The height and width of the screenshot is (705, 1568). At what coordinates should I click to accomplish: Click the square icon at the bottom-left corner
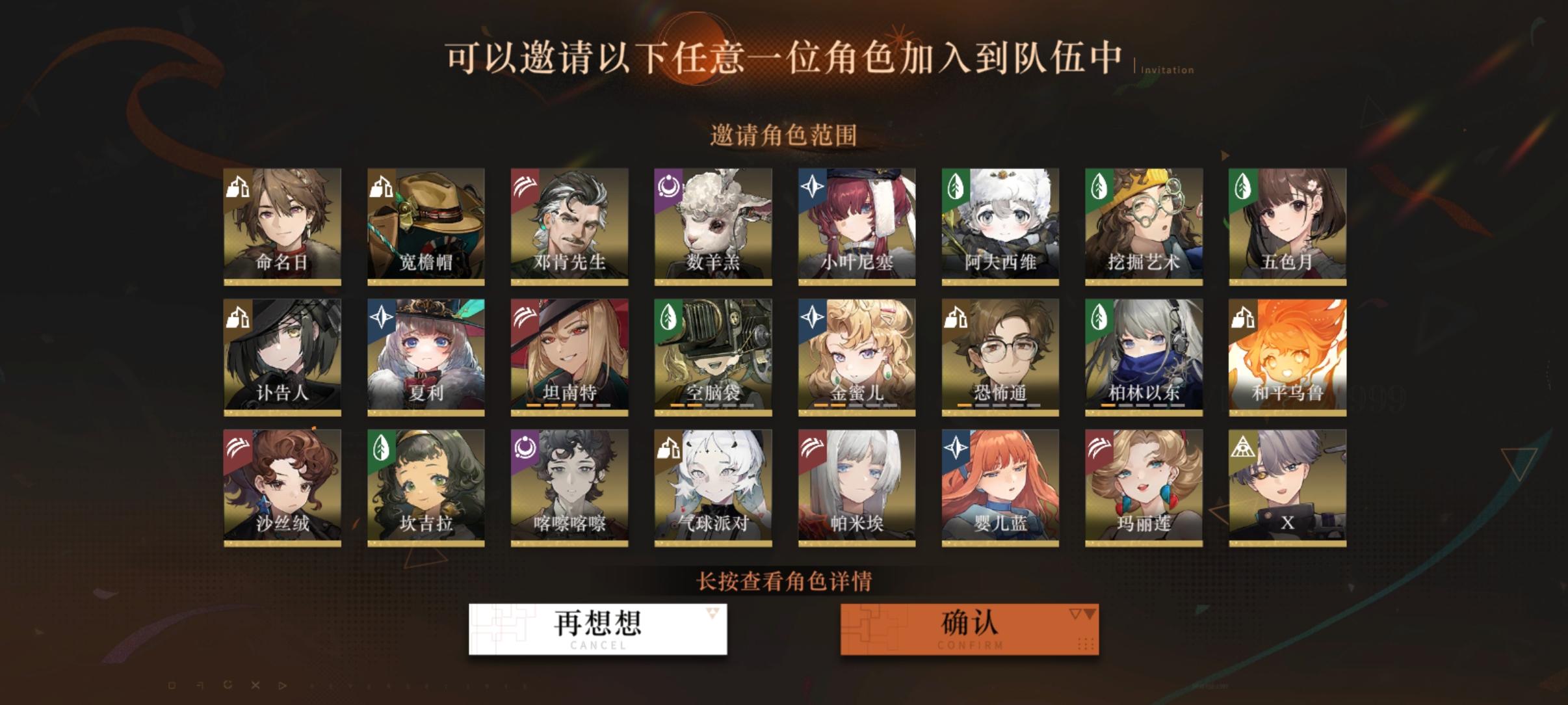click(171, 685)
